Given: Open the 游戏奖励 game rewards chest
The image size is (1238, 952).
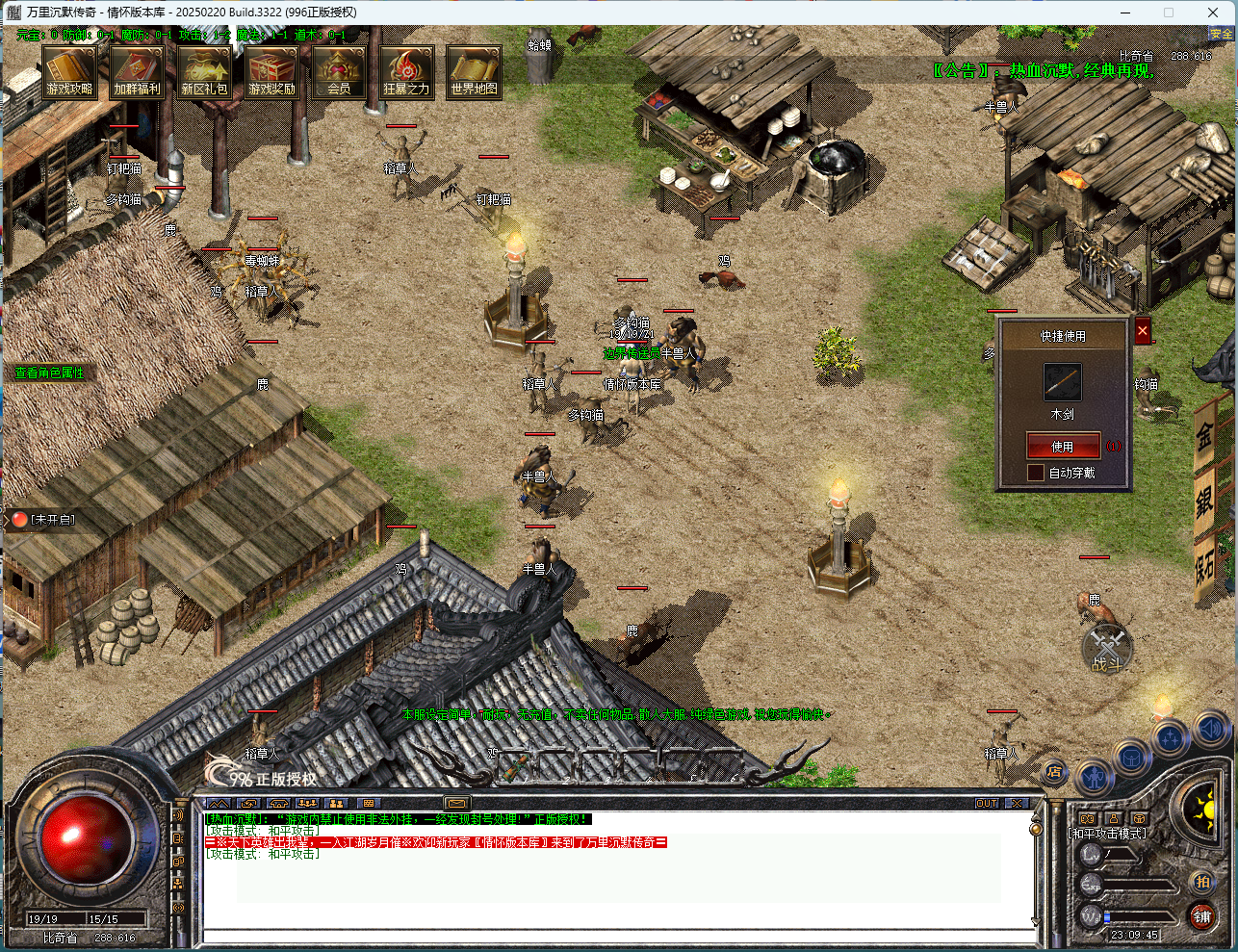Looking at the screenshot, I should 271,71.
